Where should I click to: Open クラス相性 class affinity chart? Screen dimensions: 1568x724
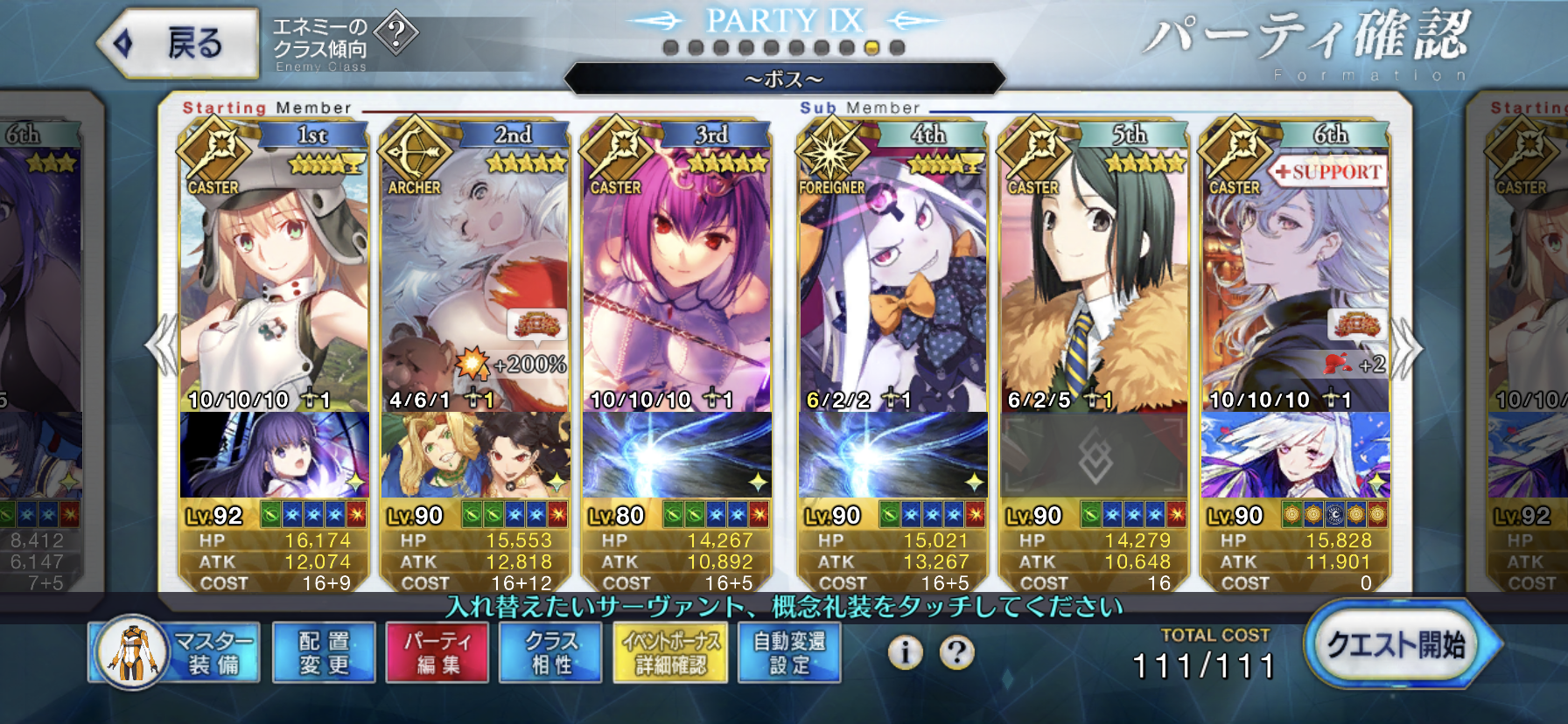click(x=549, y=653)
